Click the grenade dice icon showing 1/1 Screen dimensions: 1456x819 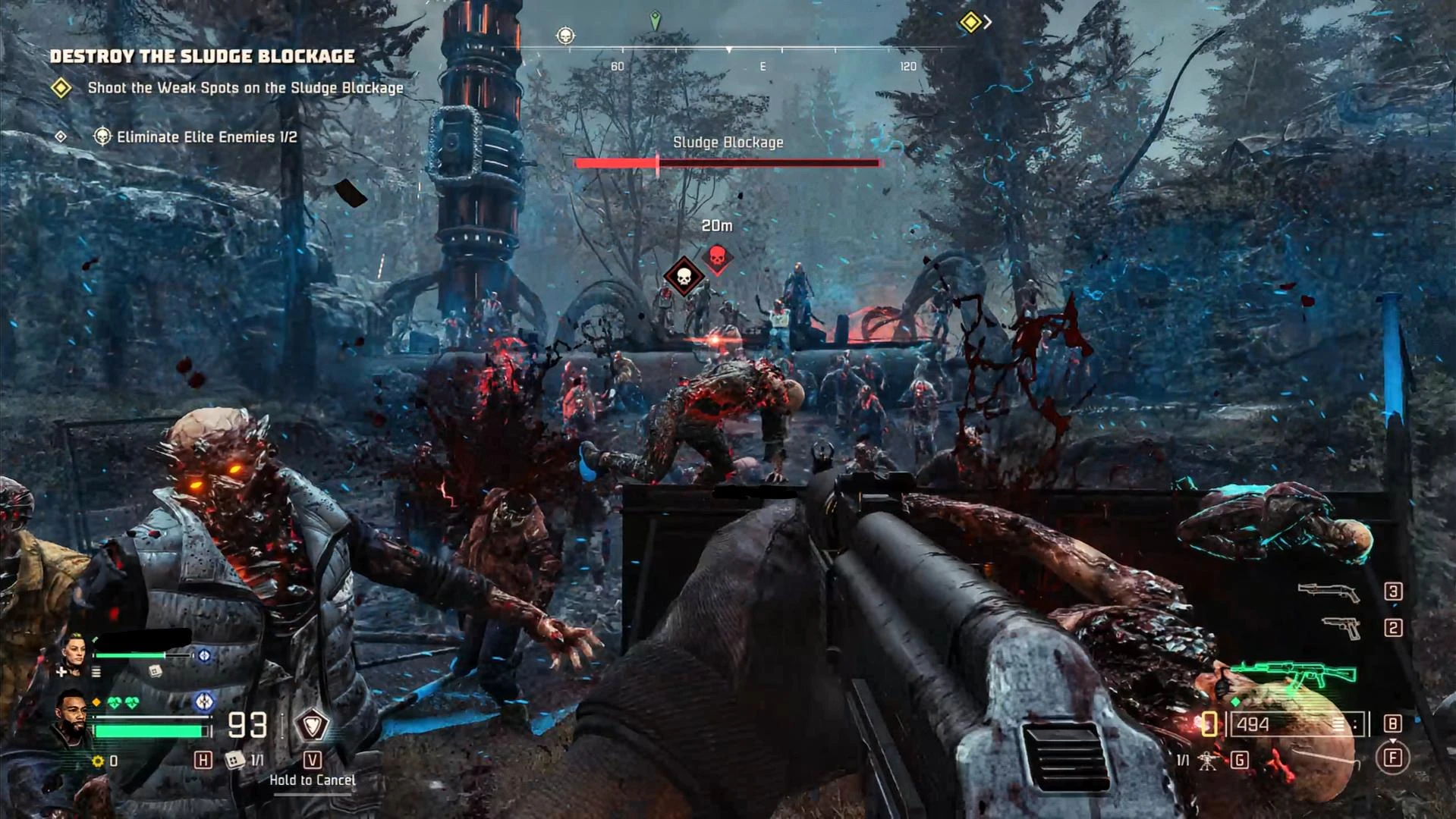pos(234,761)
